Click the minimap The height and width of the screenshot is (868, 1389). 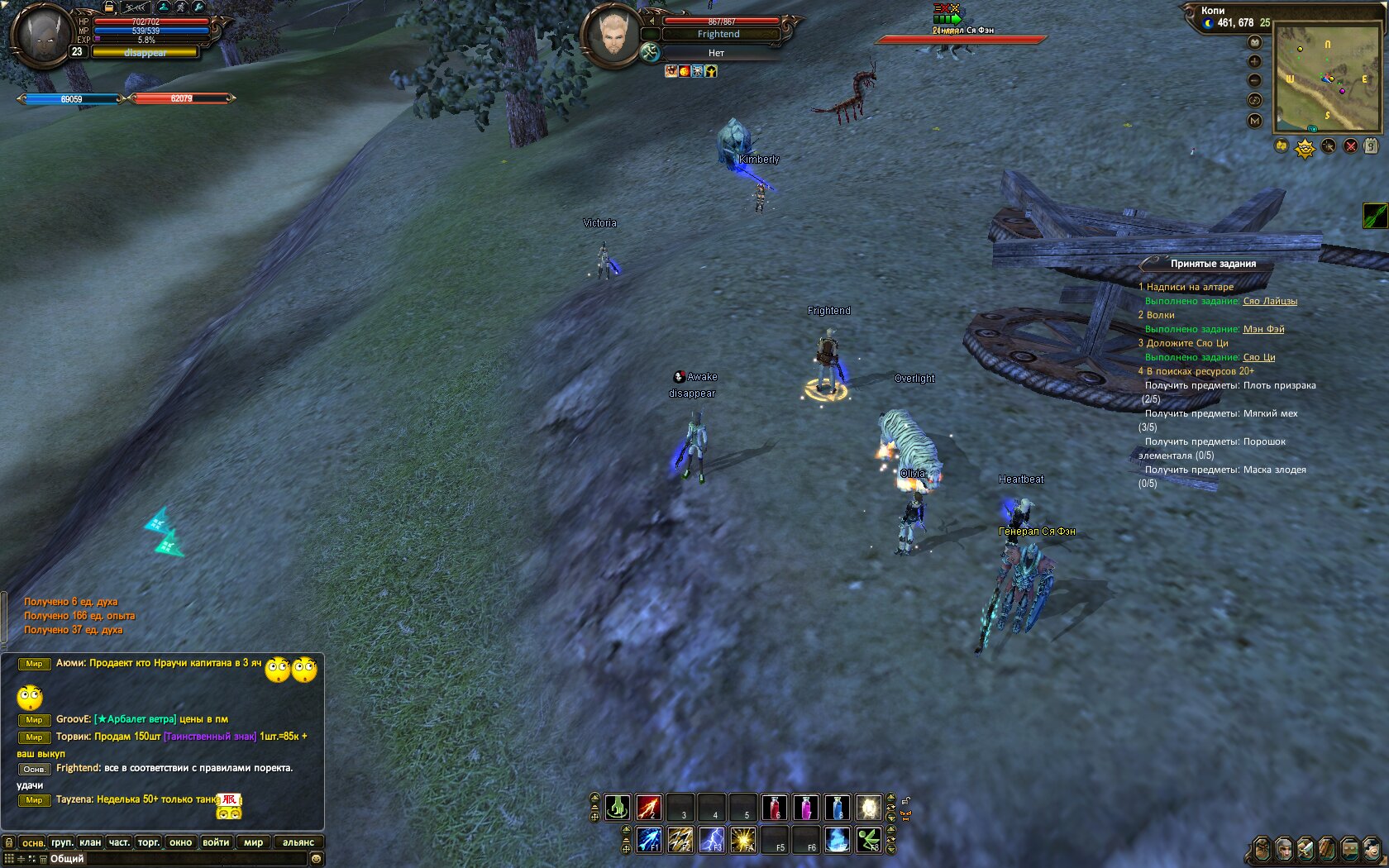coord(1327,78)
